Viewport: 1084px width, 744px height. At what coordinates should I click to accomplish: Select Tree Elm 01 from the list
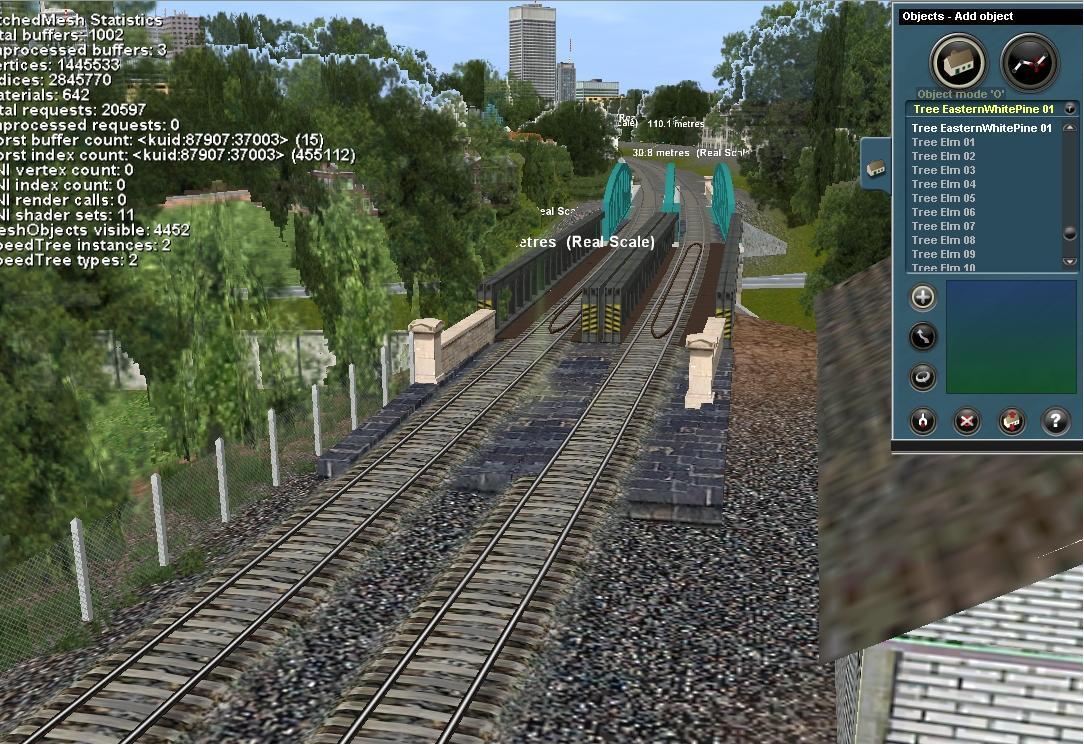click(x=943, y=143)
